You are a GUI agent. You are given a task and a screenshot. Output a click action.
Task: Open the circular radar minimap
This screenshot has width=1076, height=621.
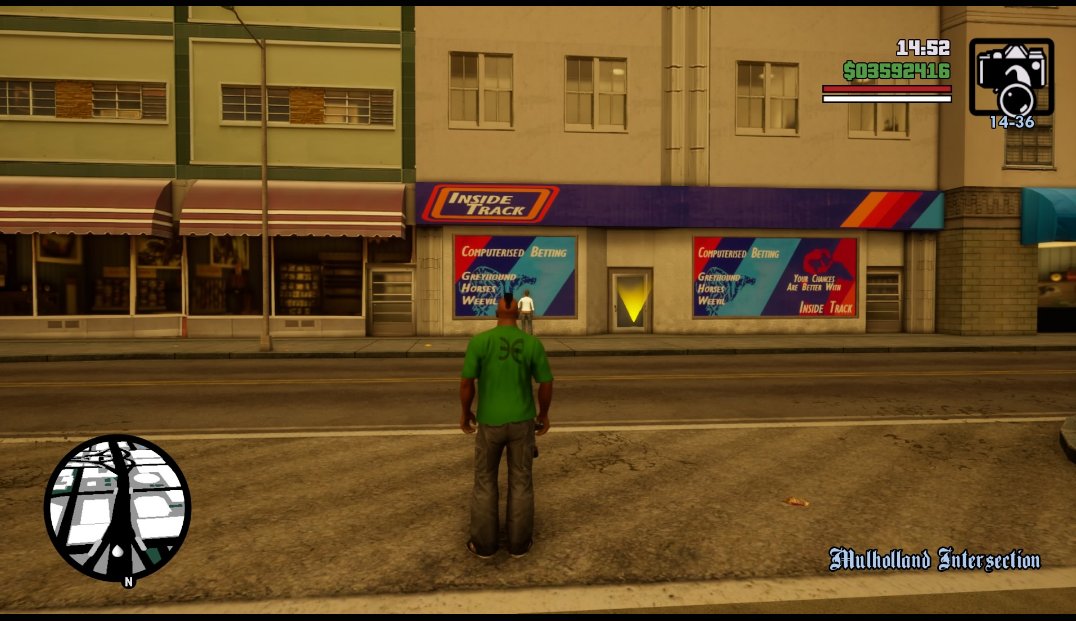pyautogui.click(x=117, y=507)
